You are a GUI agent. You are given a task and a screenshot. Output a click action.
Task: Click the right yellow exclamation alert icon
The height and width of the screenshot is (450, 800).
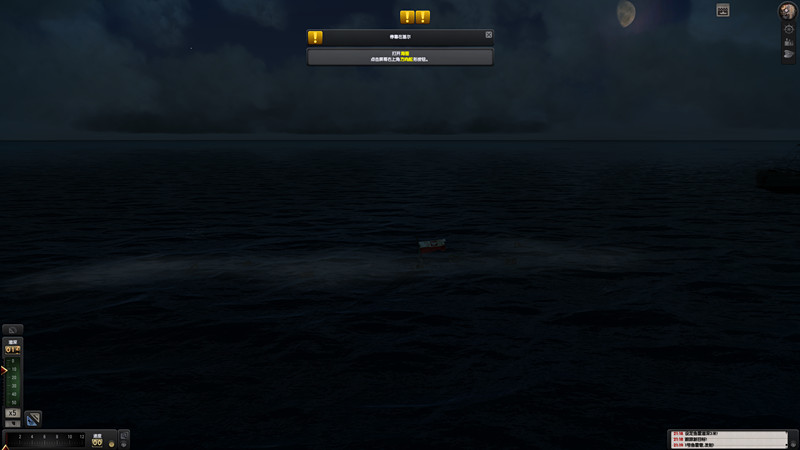[423, 17]
